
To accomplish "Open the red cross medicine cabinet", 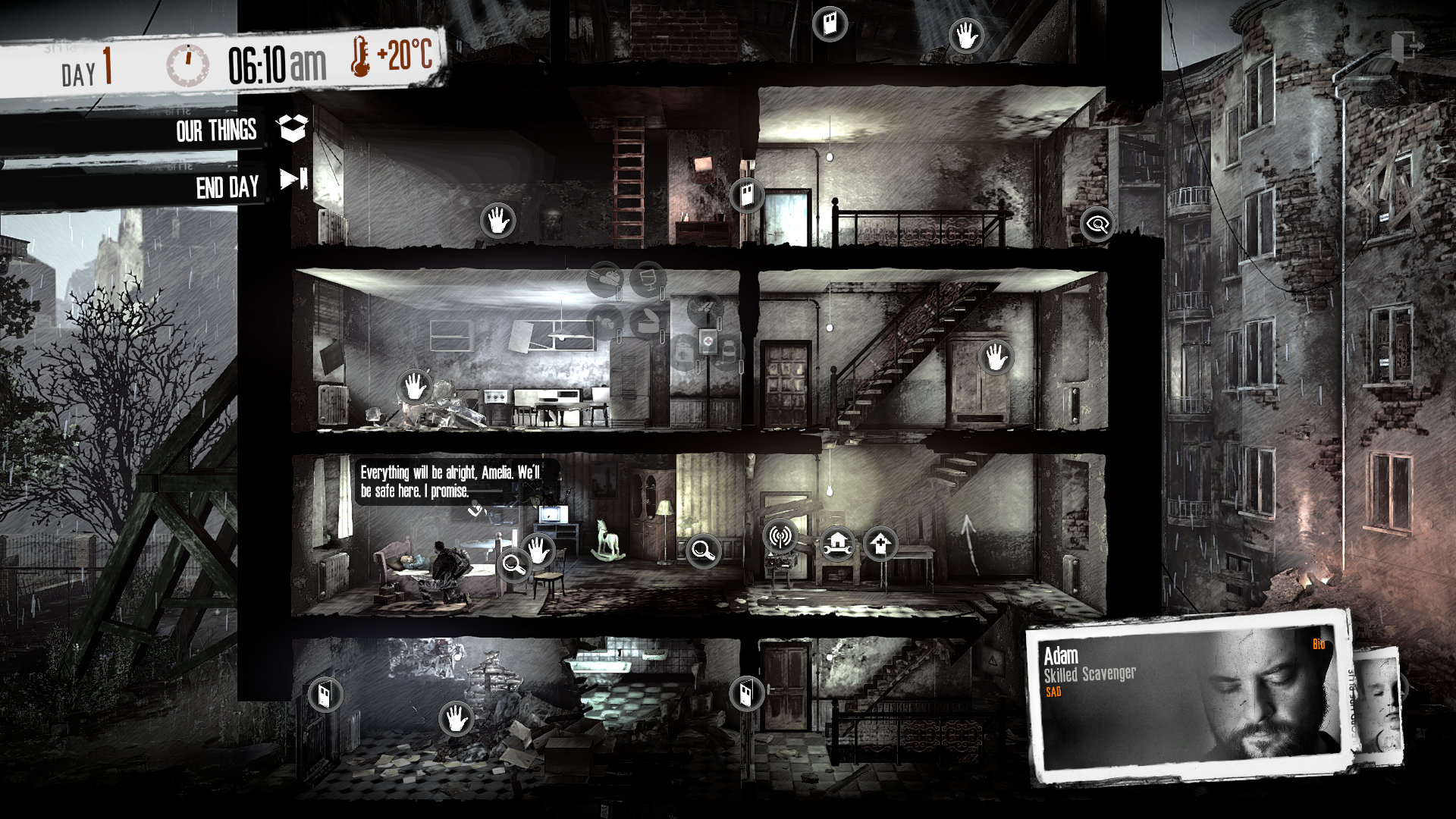I will (708, 341).
